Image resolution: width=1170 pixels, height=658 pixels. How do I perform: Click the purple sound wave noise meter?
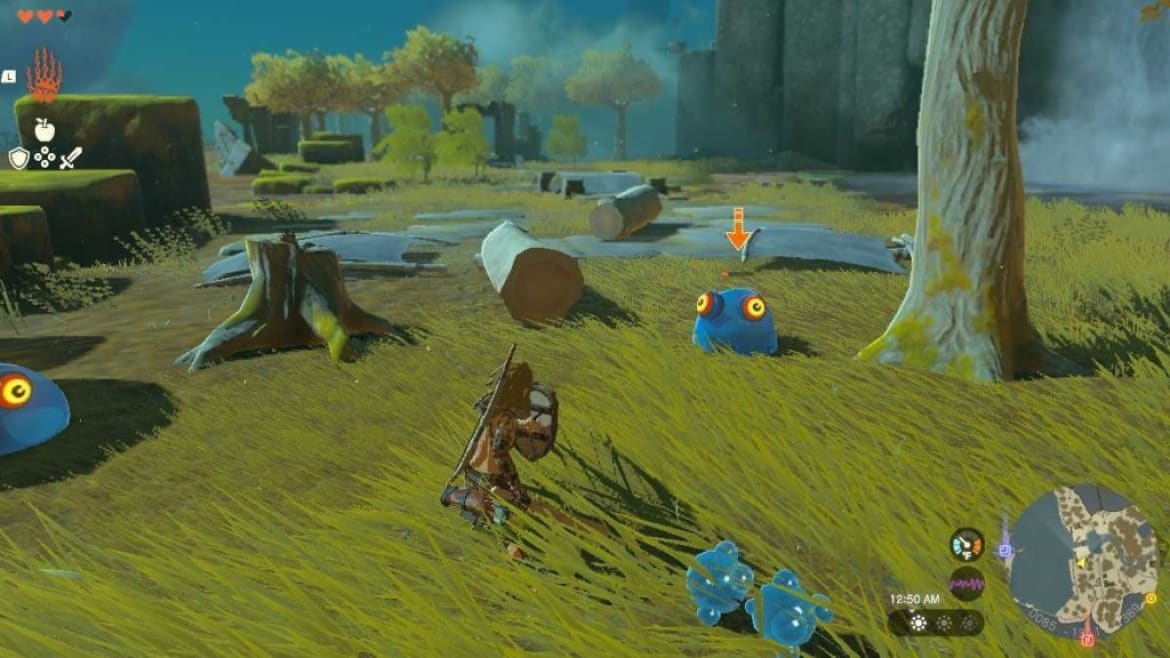[966, 583]
